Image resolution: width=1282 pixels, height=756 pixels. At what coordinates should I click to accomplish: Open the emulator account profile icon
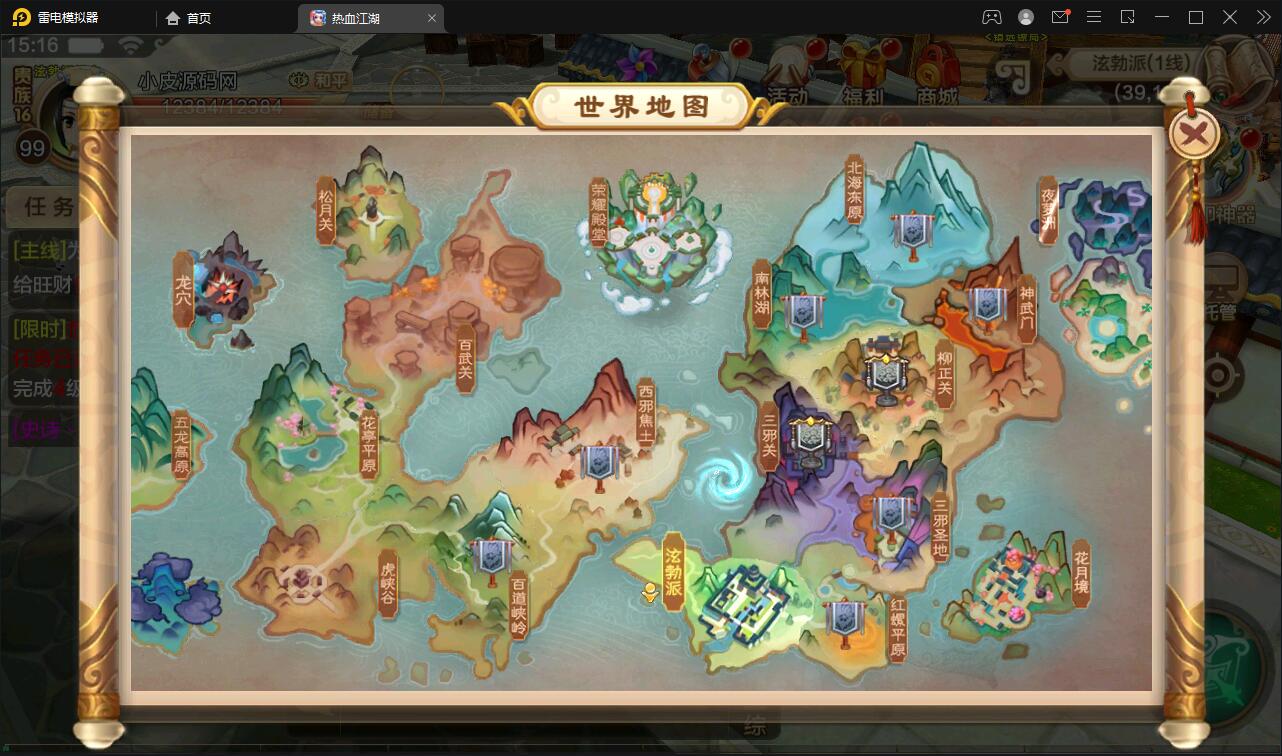coord(1025,16)
